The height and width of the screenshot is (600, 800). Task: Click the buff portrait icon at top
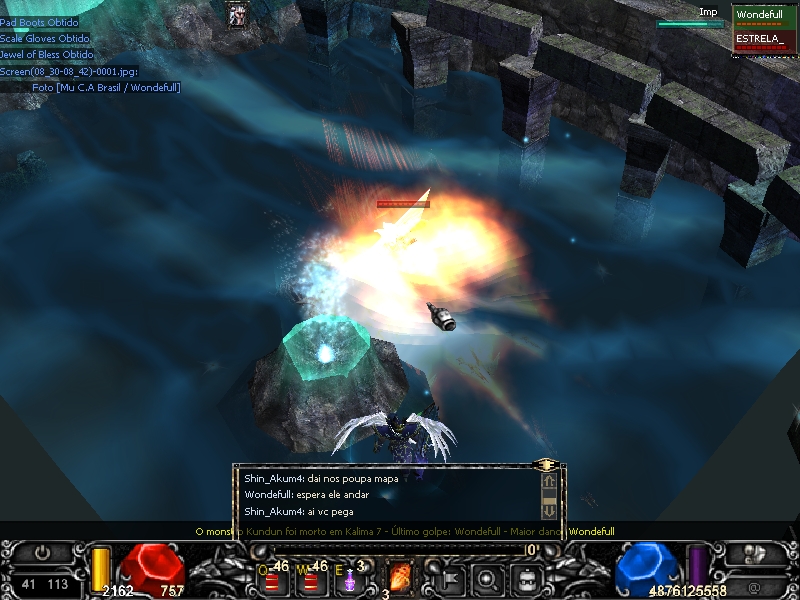tap(238, 15)
